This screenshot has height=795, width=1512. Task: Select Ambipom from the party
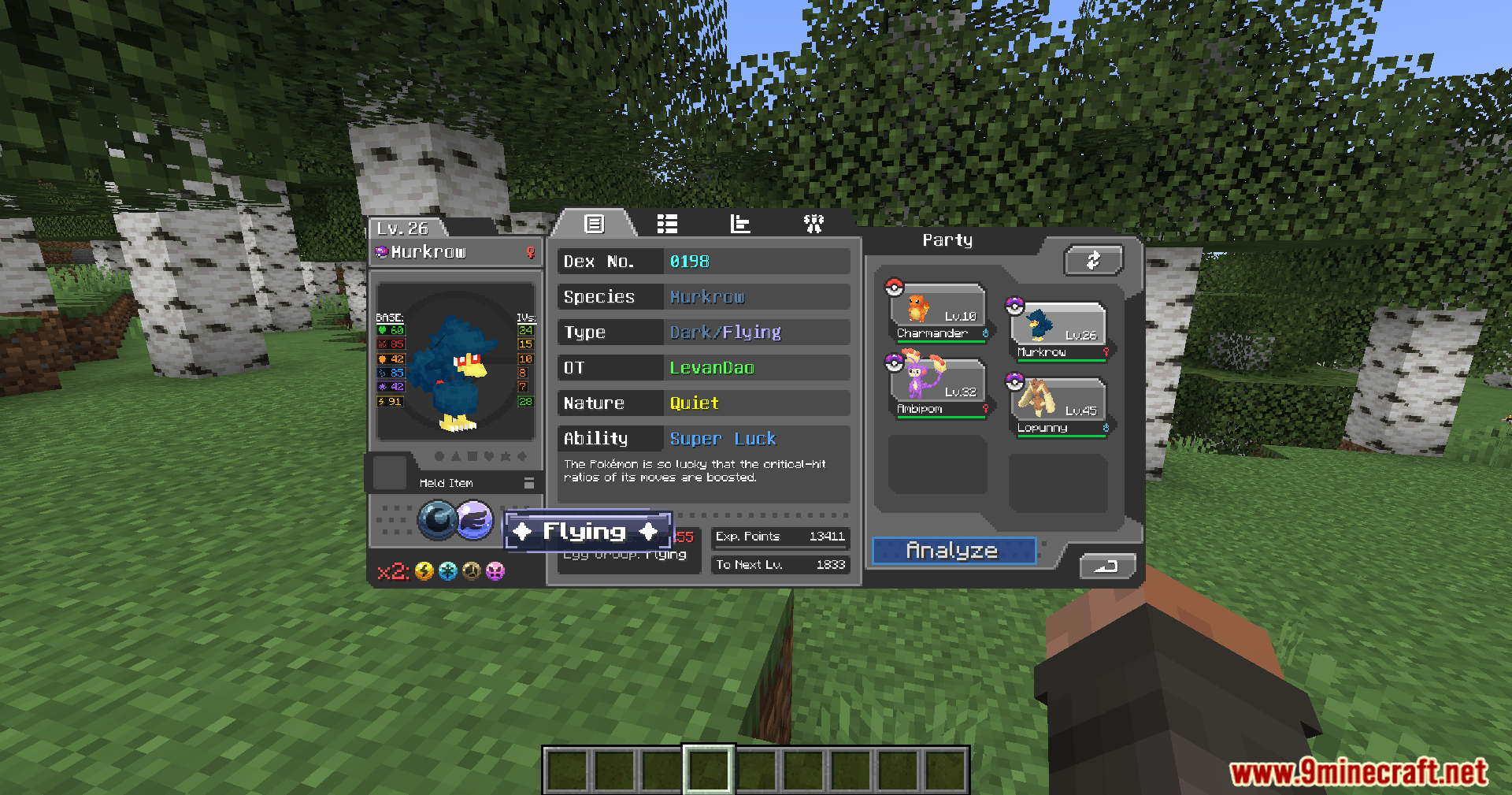(937, 388)
